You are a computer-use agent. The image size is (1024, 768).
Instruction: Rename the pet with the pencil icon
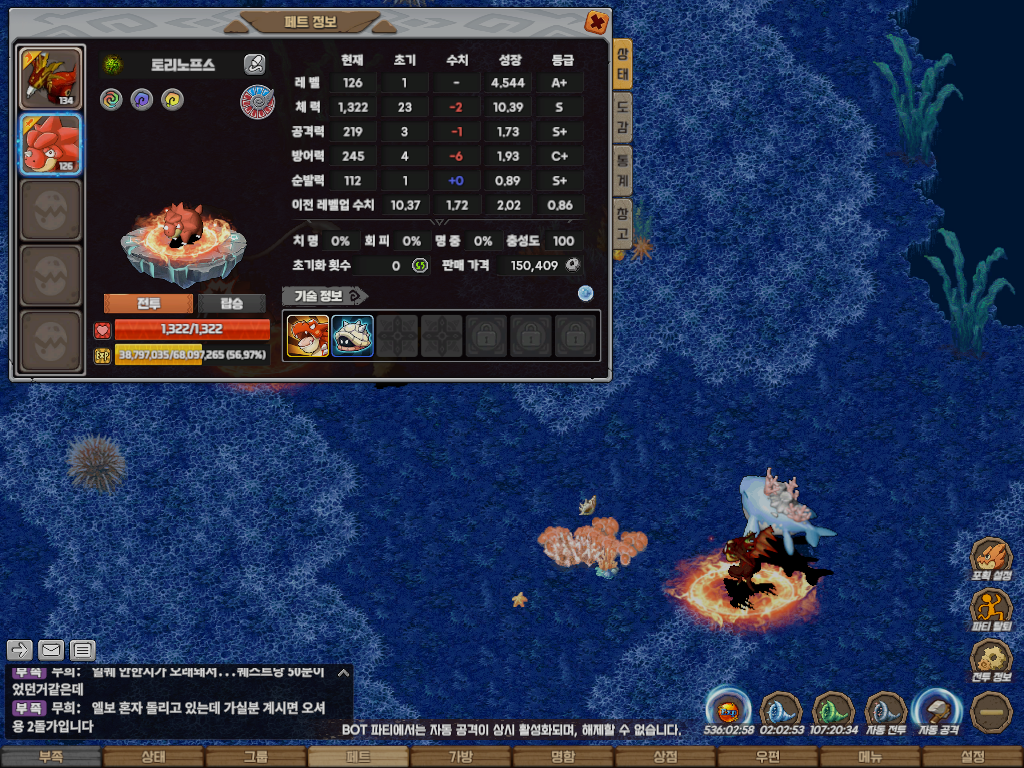tap(254, 65)
